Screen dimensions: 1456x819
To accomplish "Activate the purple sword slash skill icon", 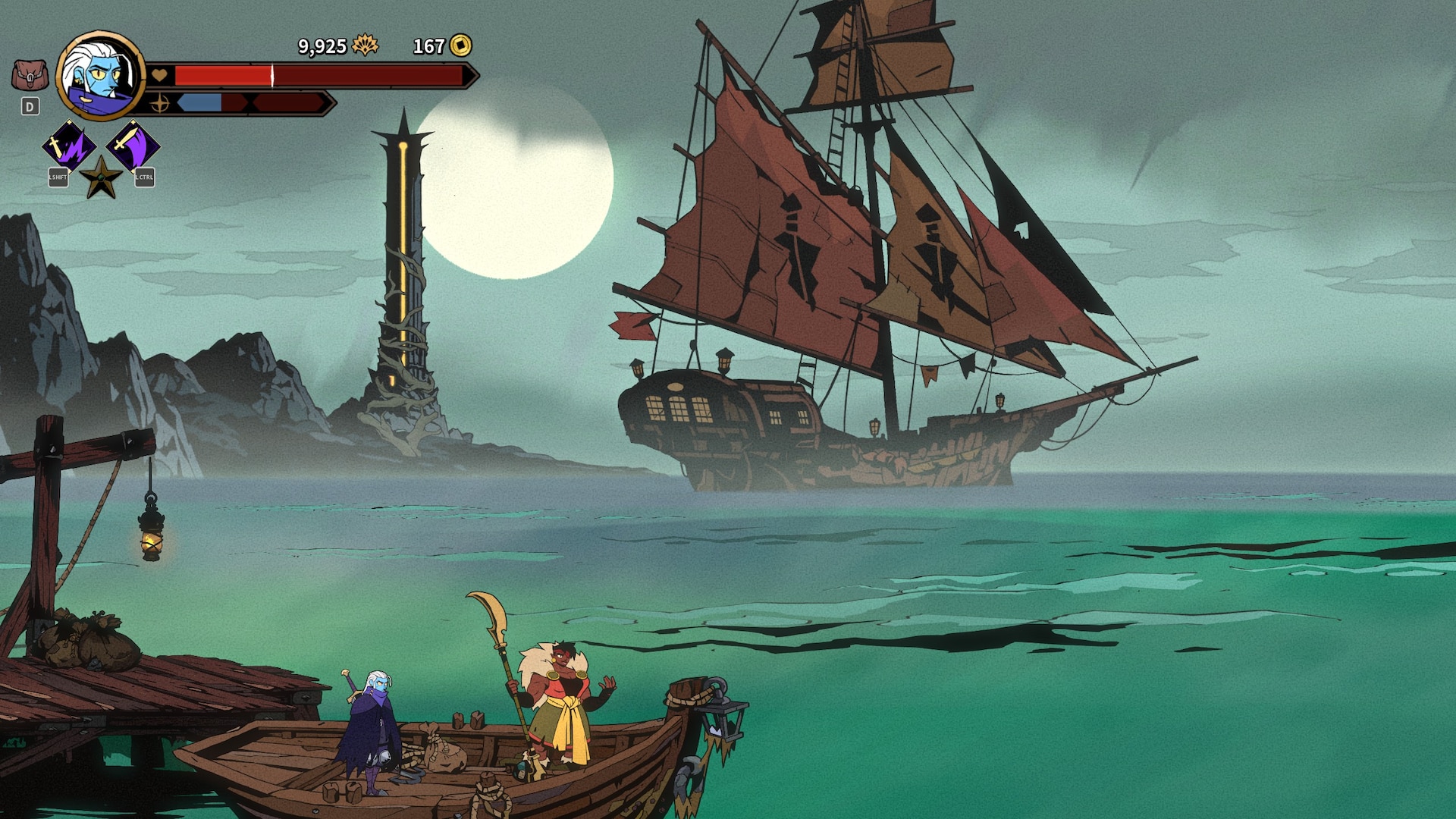I will (x=133, y=146).
